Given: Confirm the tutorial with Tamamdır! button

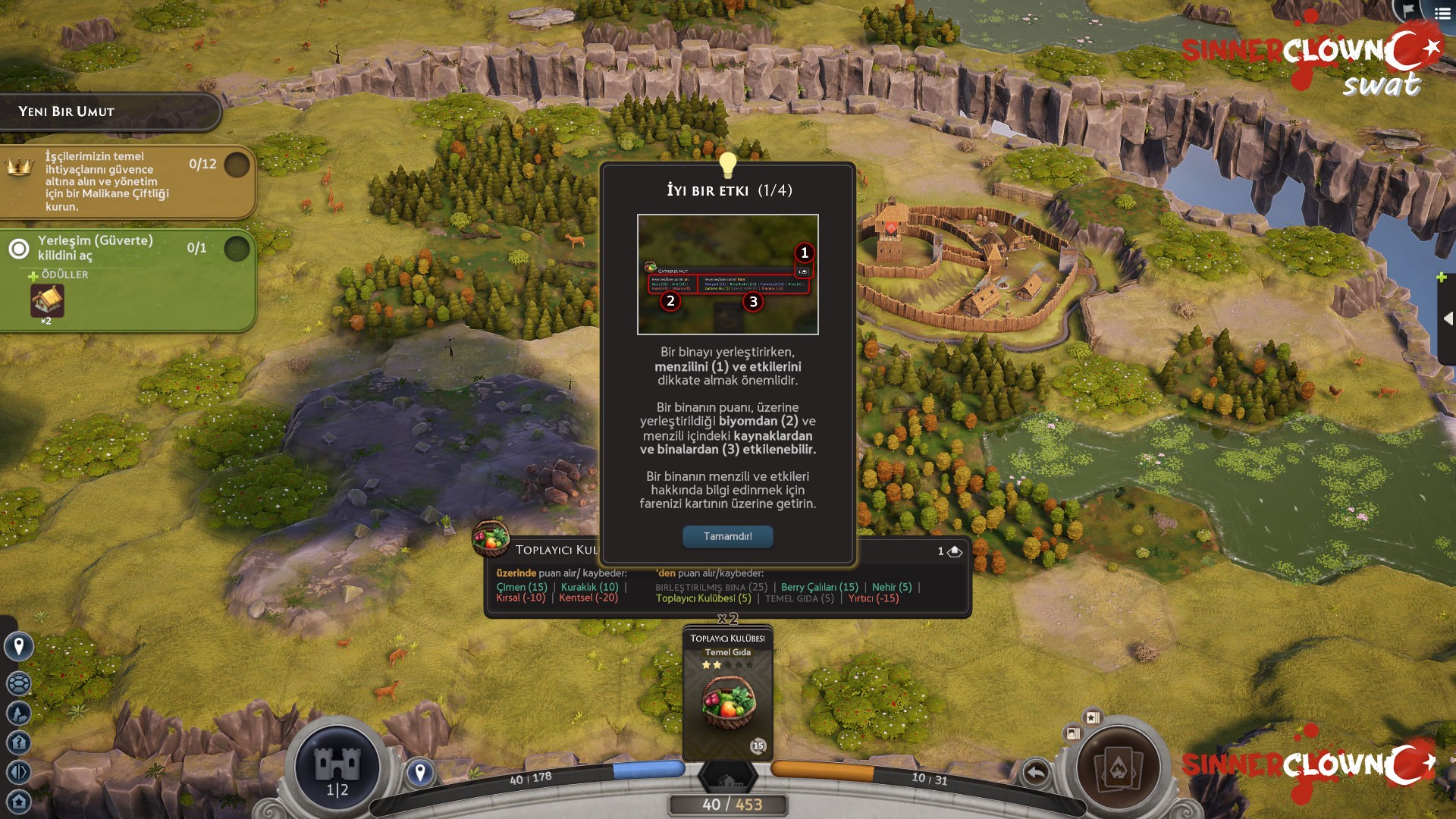Looking at the screenshot, I should [727, 536].
